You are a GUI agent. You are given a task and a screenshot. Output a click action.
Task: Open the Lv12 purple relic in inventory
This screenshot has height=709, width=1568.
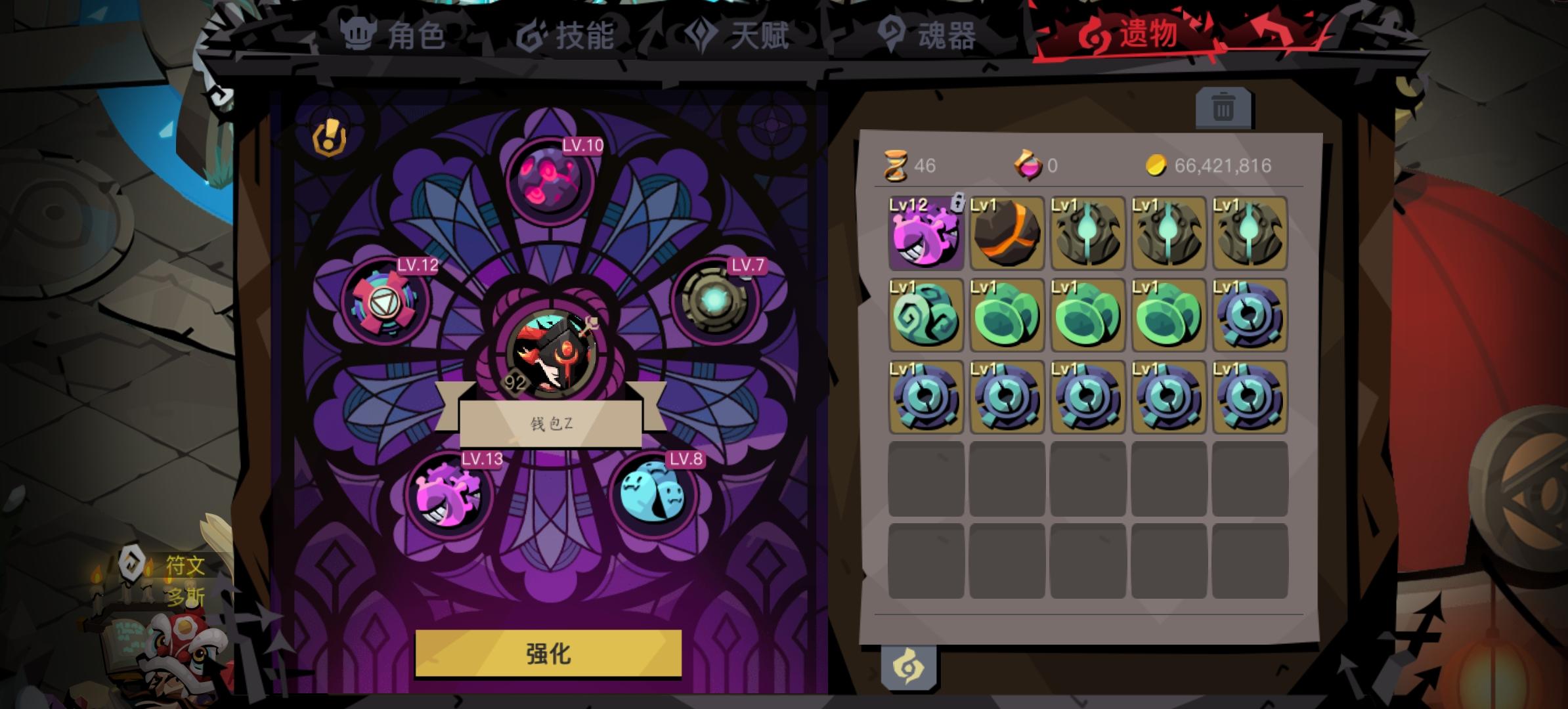pos(926,233)
